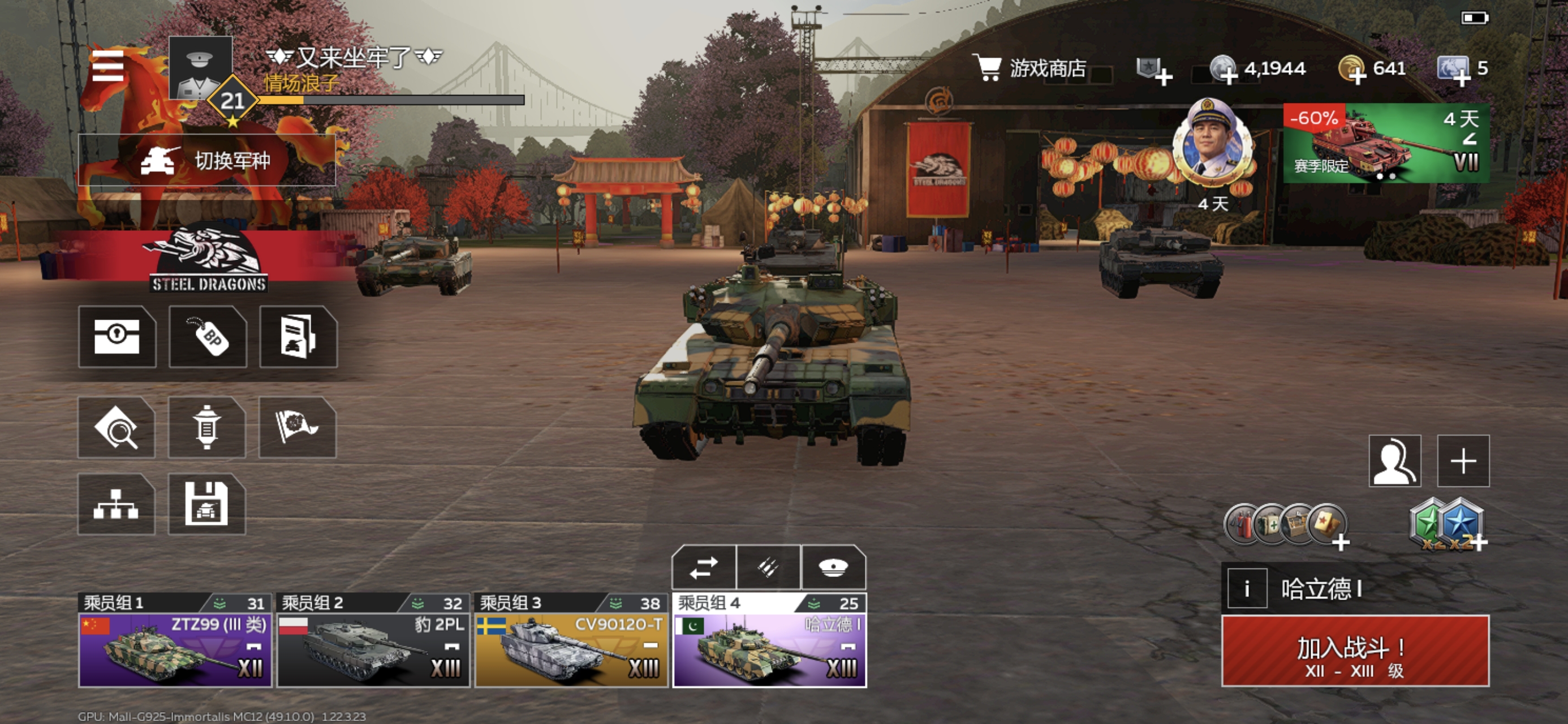Screen dimensions: 1568x724
Task: Open the Steel Dragons event banner
Action: coord(208,259)
